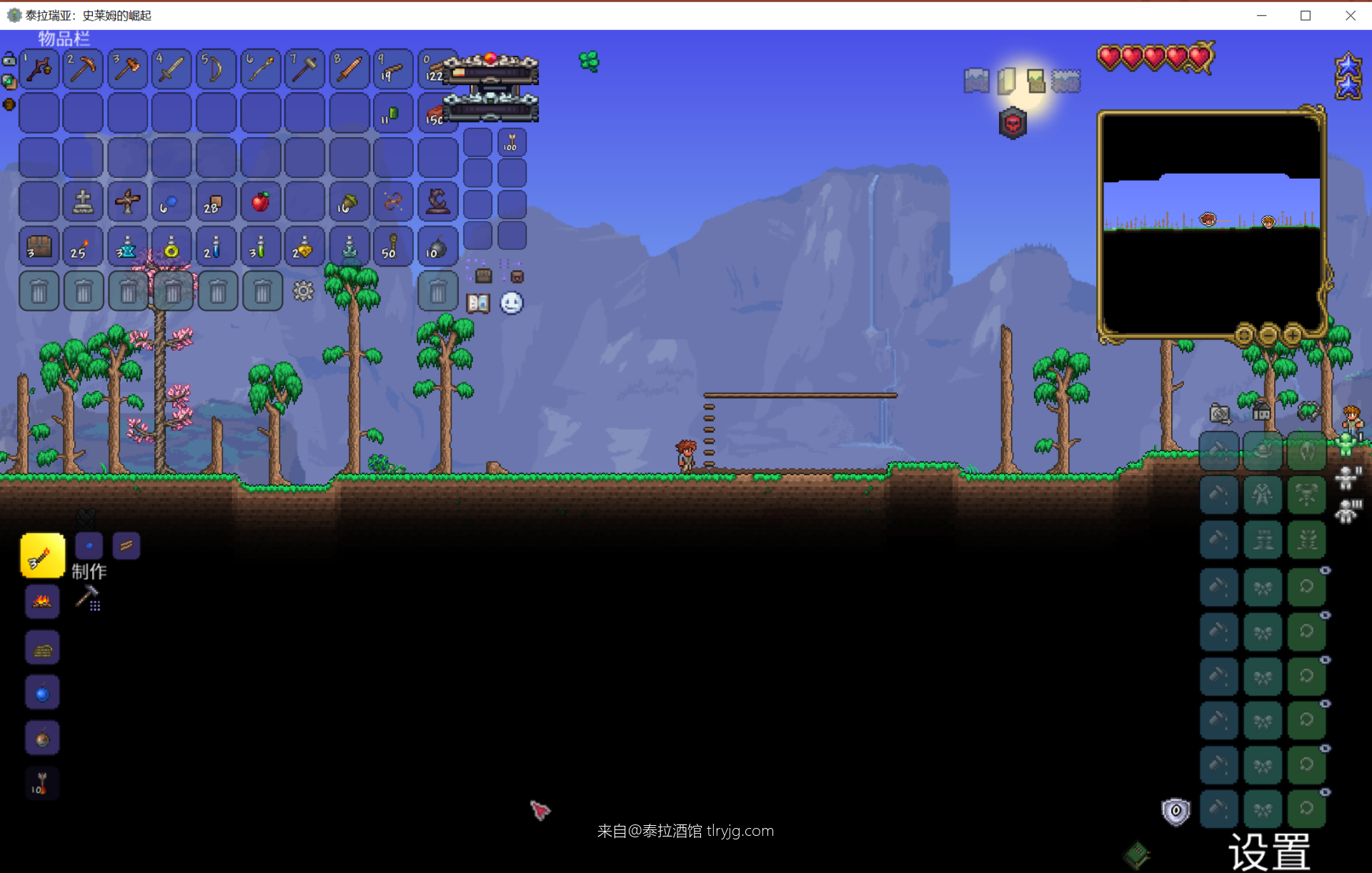
Task: Open the emote smiley face menu
Action: [512, 304]
